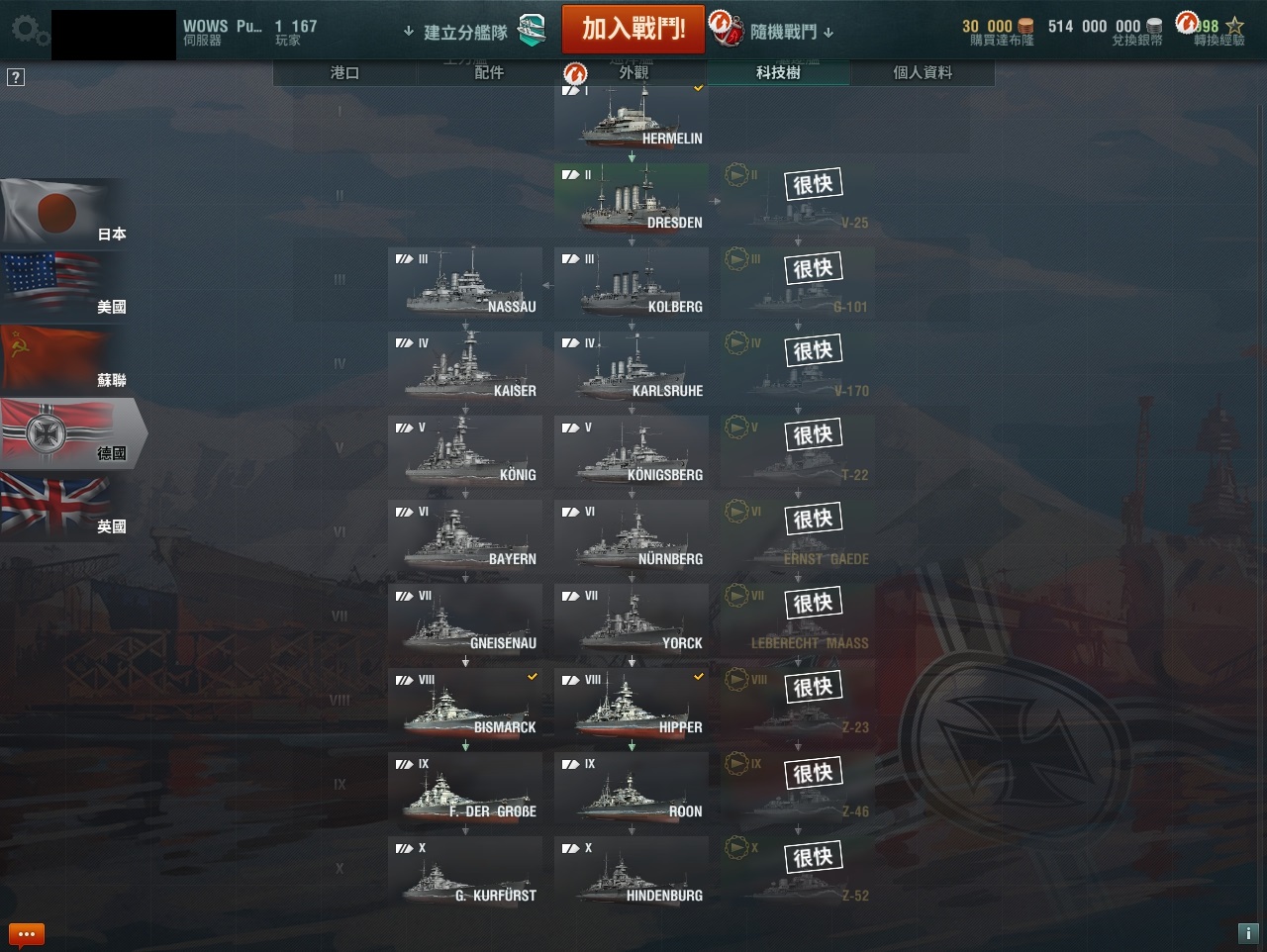Choose the 英國 UK nation flag

click(x=65, y=505)
